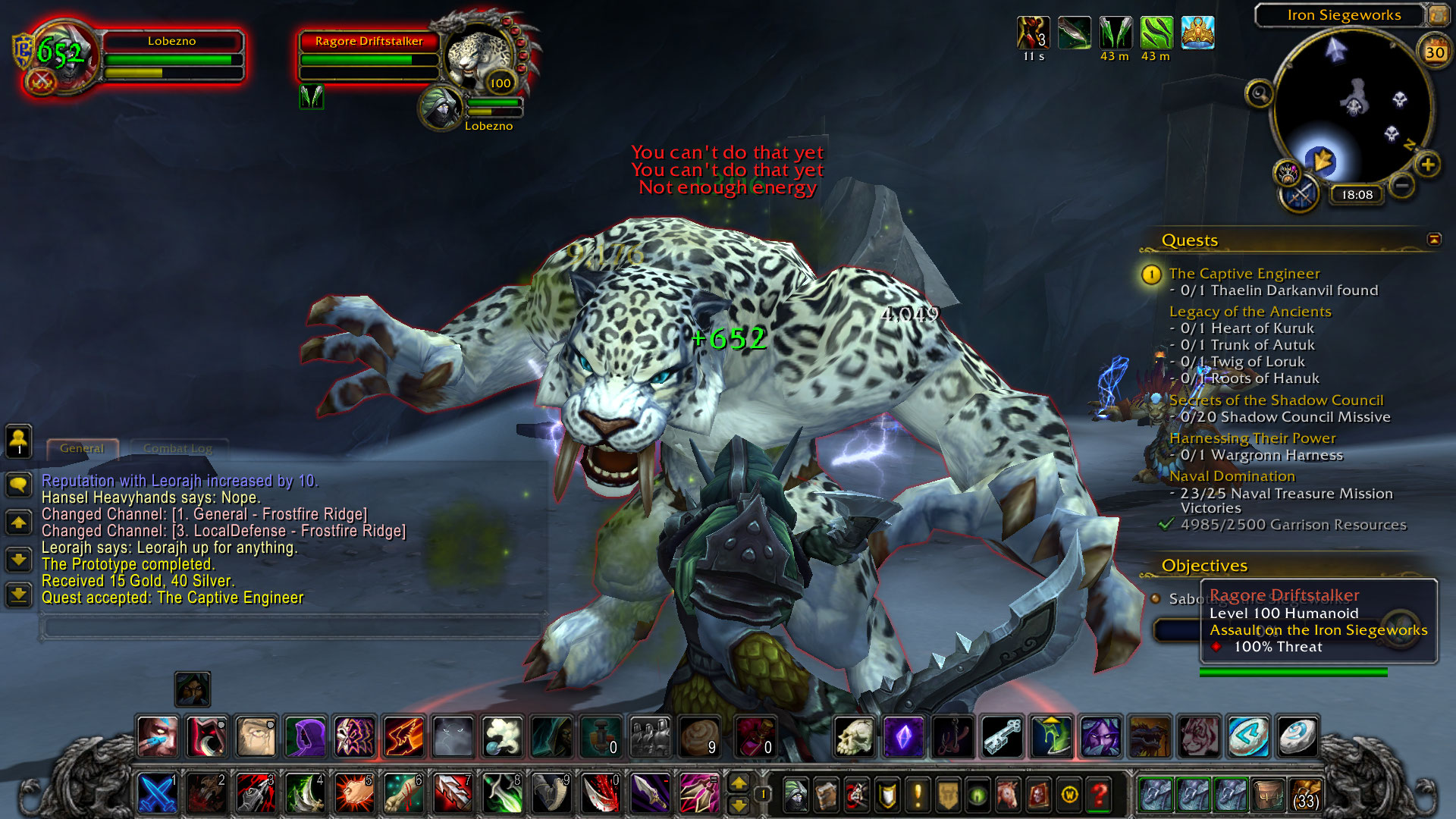Toggle minimap tracking with the magnifier button
Viewport: 1456px width, 819px height.
[x=1260, y=94]
